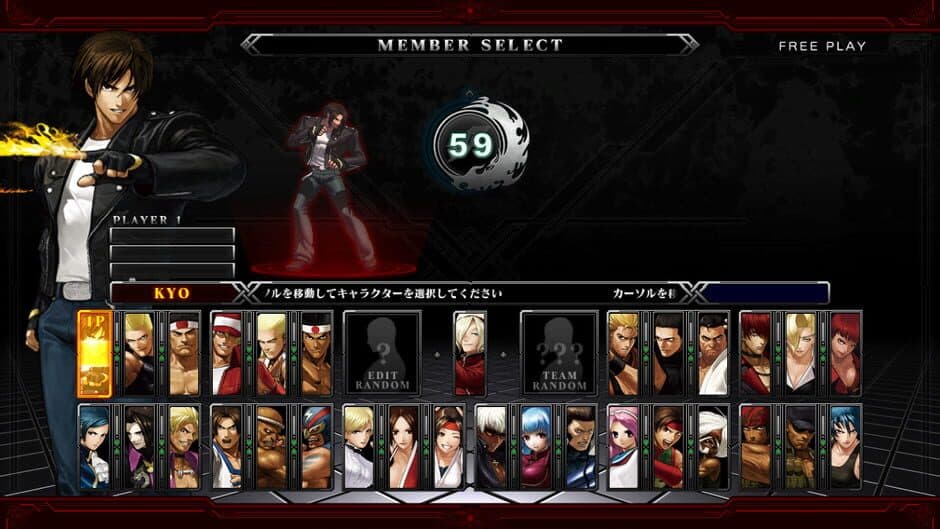The width and height of the screenshot is (940, 529).
Task: Choose masked wrestler Raiden
Action: click(x=315, y=447)
